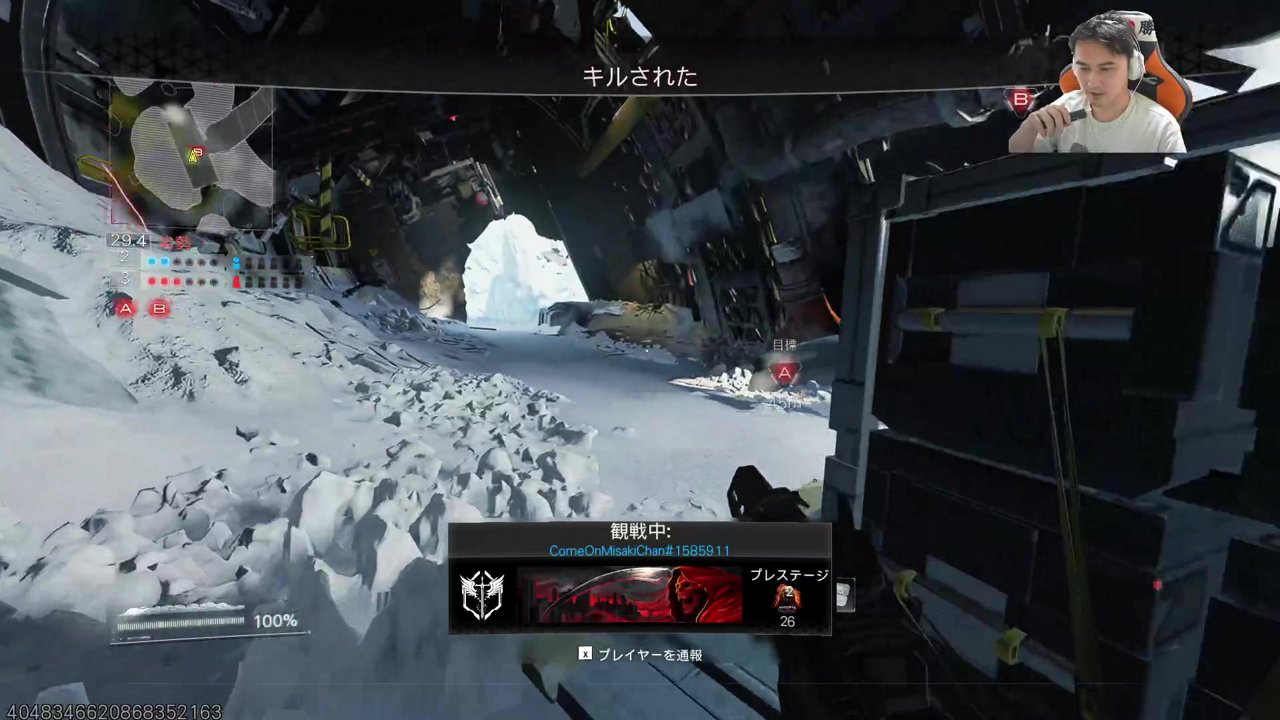This screenshot has height=720, width=1280.
Task: Click the red B objective waypoint marker
Action: [1020, 99]
